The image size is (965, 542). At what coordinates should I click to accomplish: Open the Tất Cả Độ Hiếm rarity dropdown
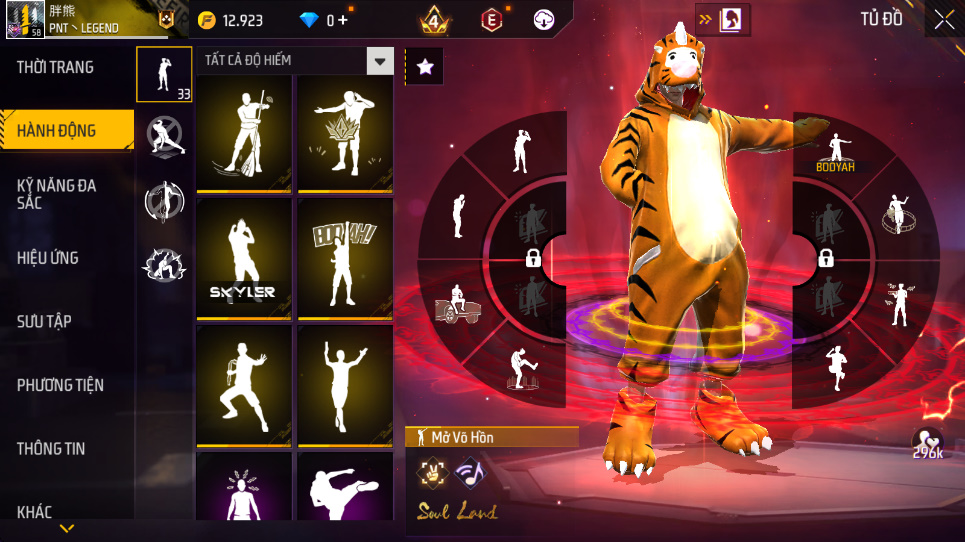point(379,61)
